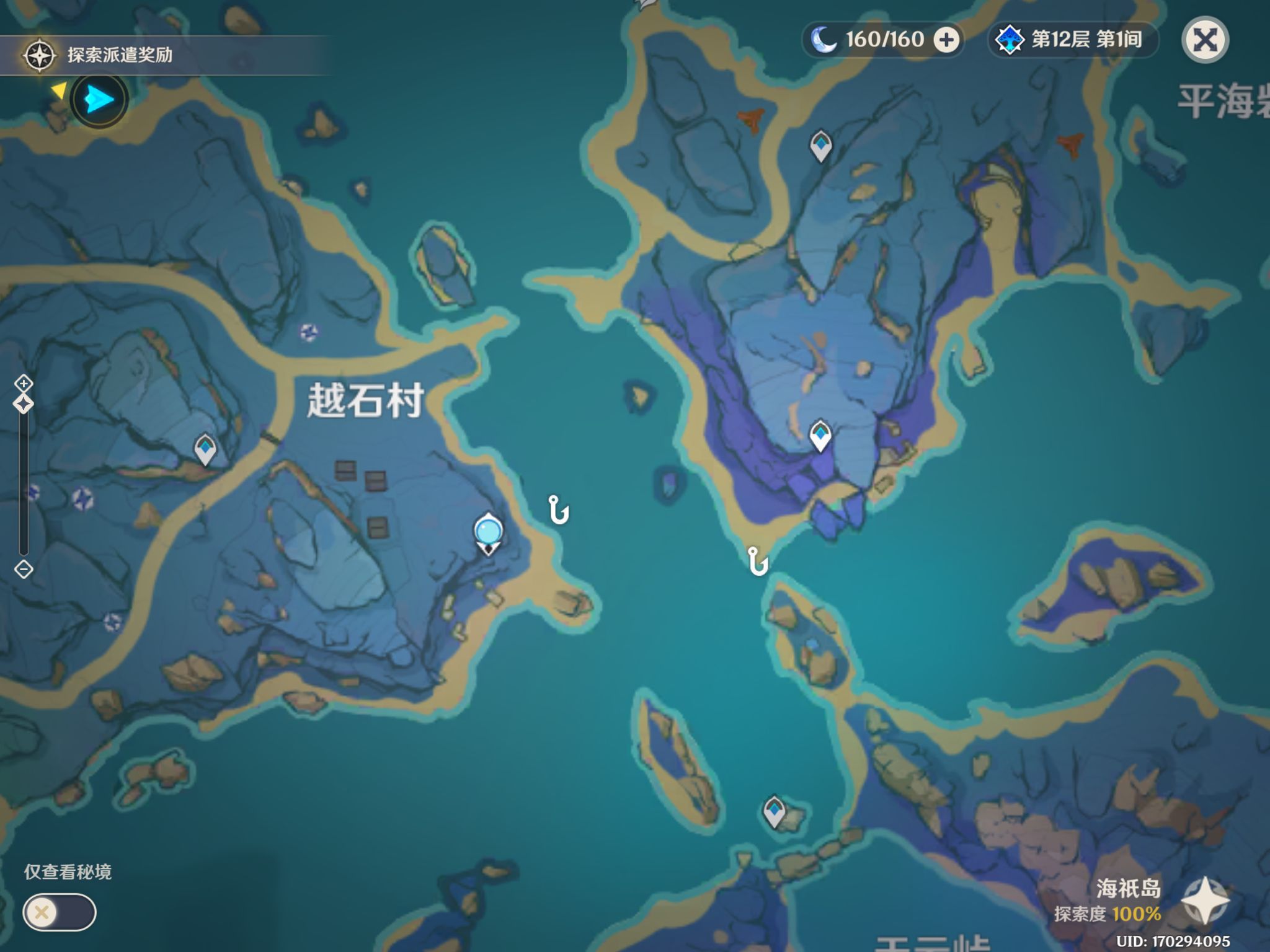The width and height of the screenshot is (1270, 952).
Task: Select the teleport waypoint on the small southern islet
Action: pyautogui.click(x=774, y=810)
